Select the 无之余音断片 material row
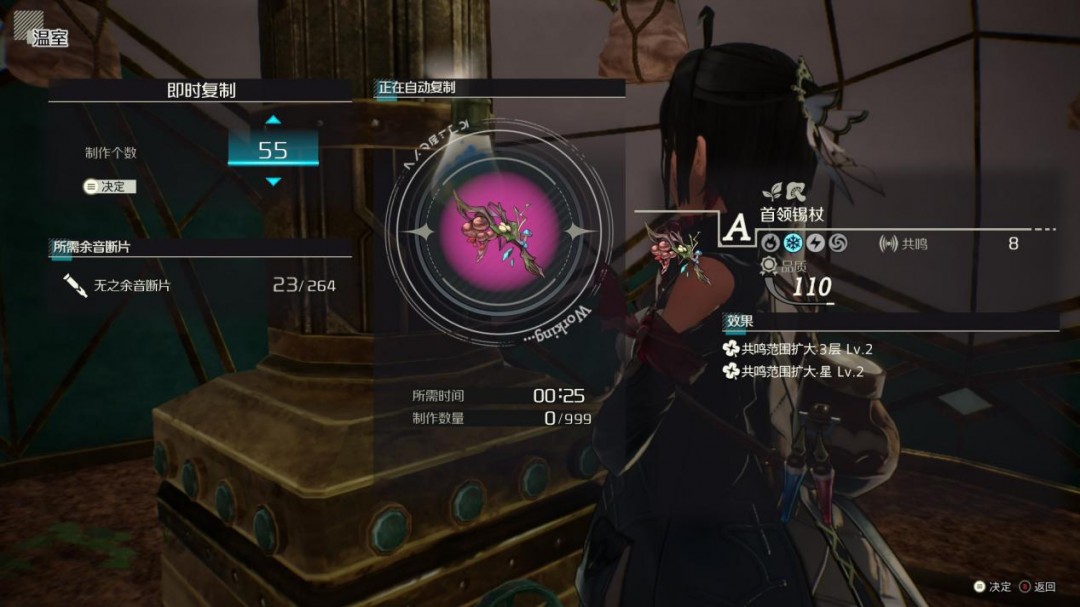The width and height of the screenshot is (1080, 607). [x=195, y=285]
